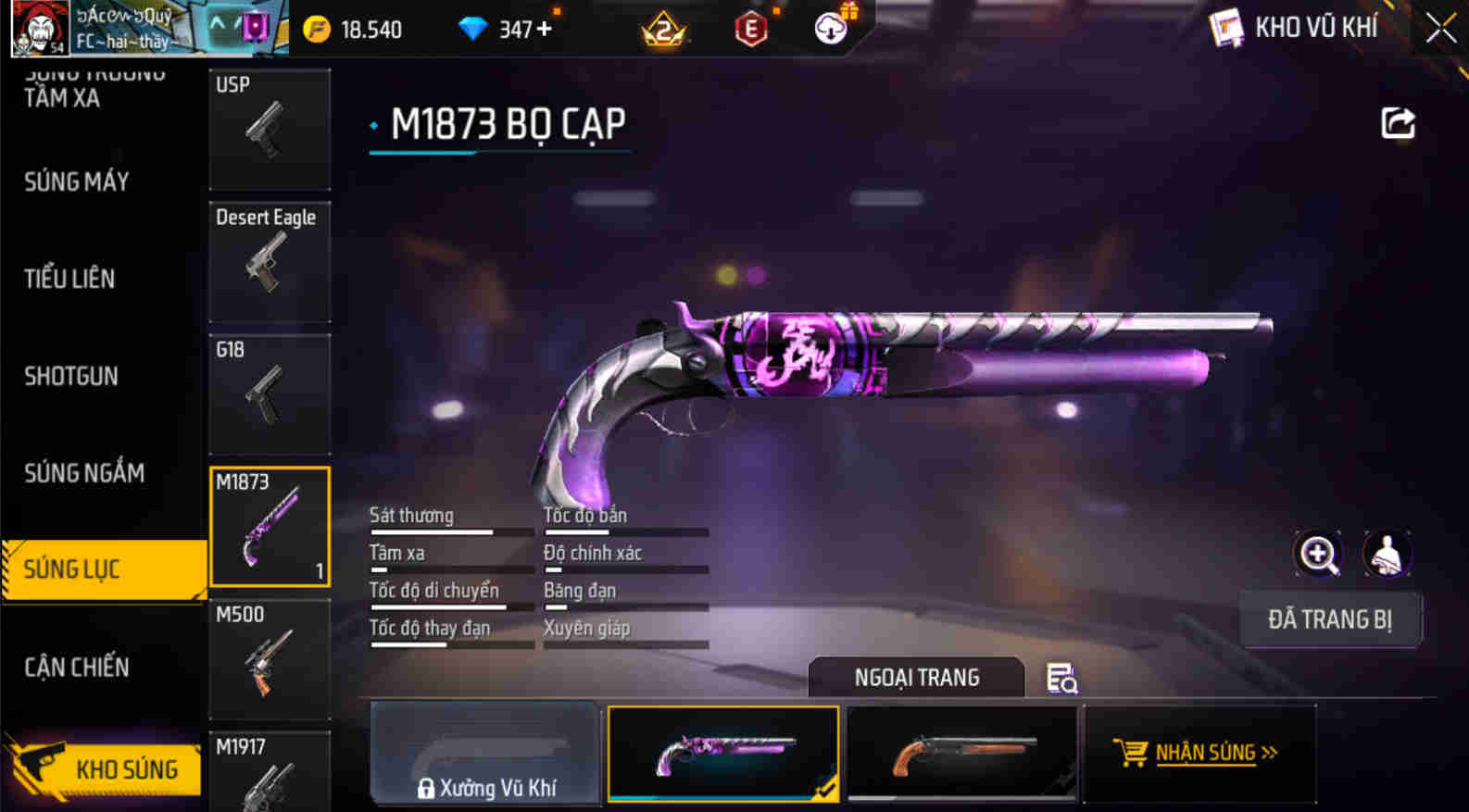Open the SÚNG NGẮM category
This screenshot has width=1469, height=812.
click(x=83, y=473)
